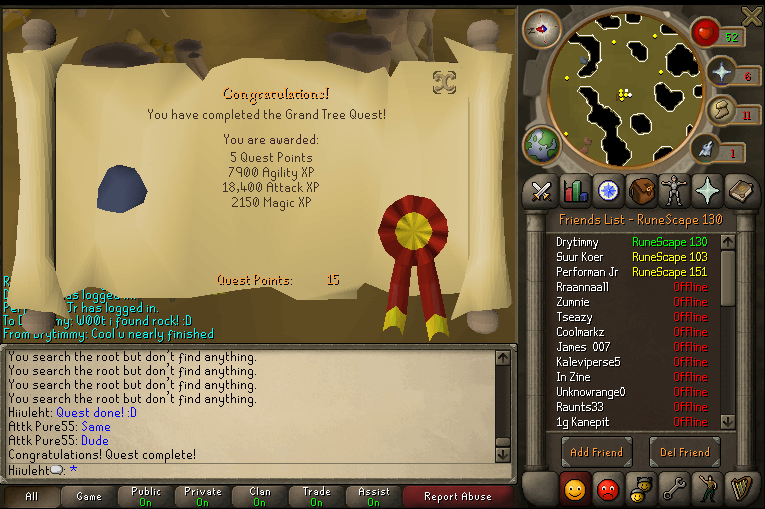The image size is (765, 509).
Task: Click the Del Friend button
Action: (685, 452)
